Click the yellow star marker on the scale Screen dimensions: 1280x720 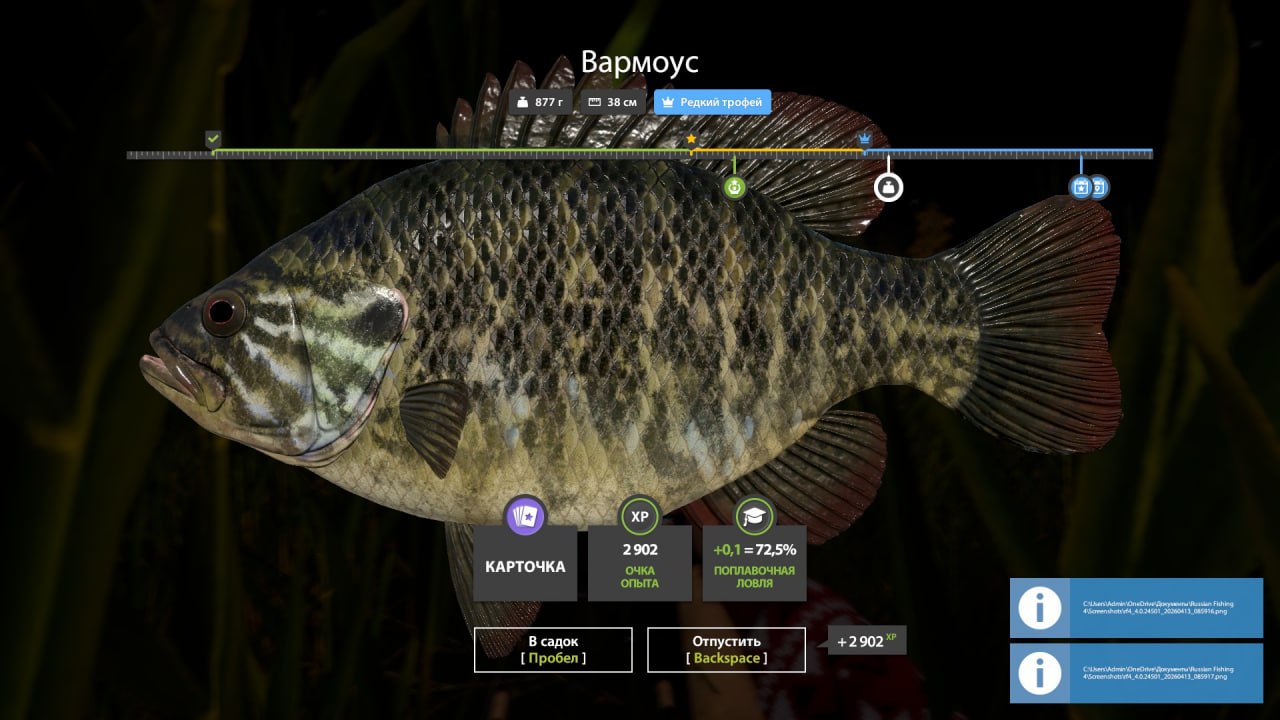(x=691, y=139)
